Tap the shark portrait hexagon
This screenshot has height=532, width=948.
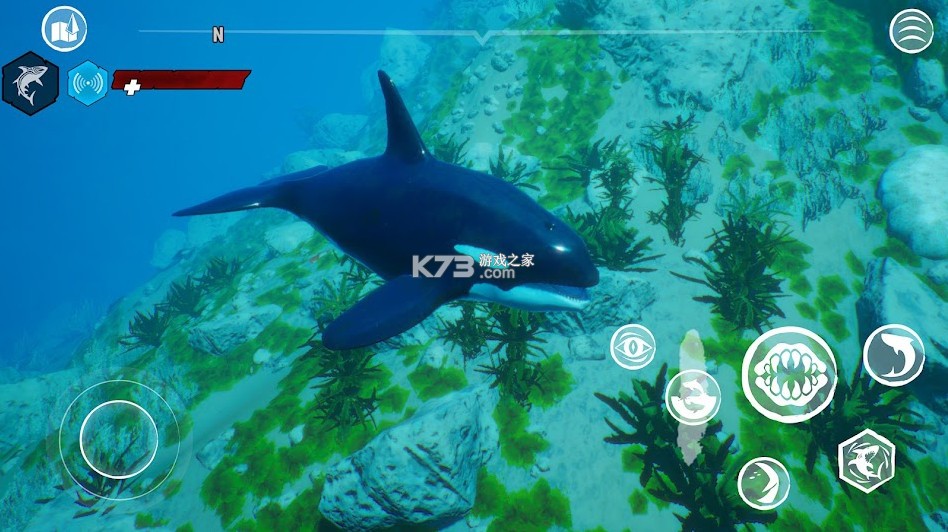point(30,83)
